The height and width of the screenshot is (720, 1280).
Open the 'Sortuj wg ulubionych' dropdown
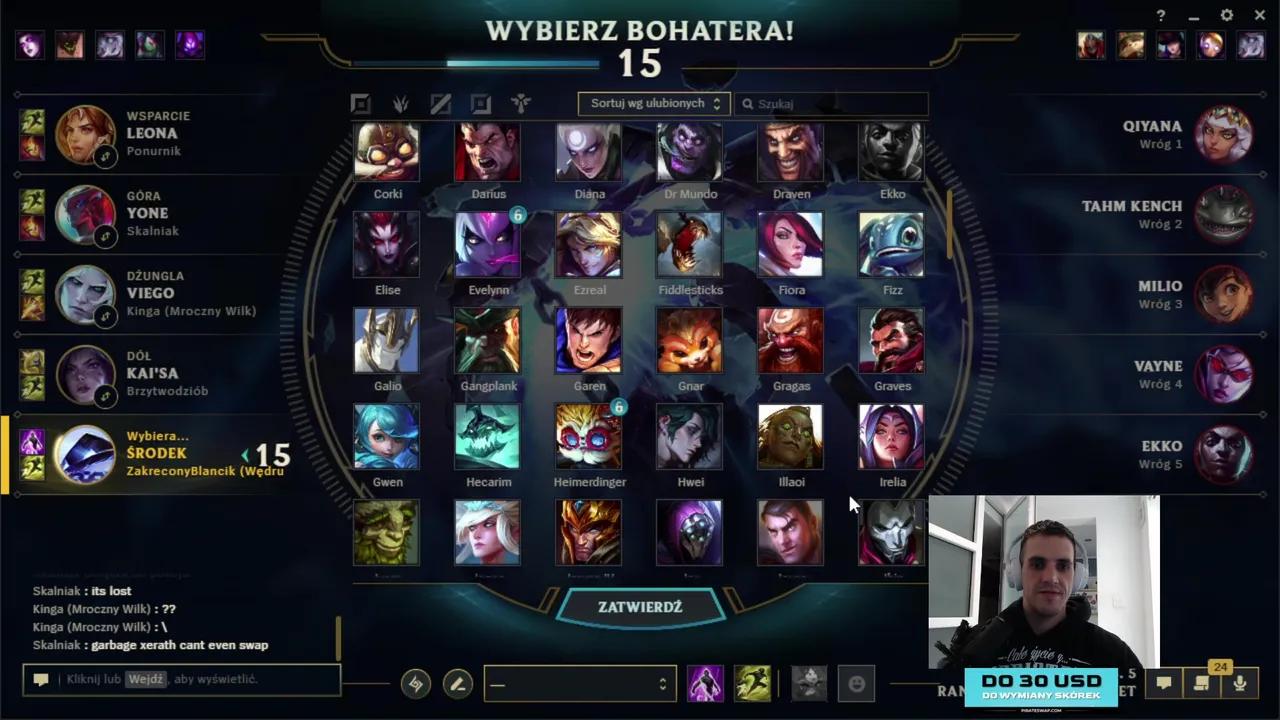[x=653, y=103]
